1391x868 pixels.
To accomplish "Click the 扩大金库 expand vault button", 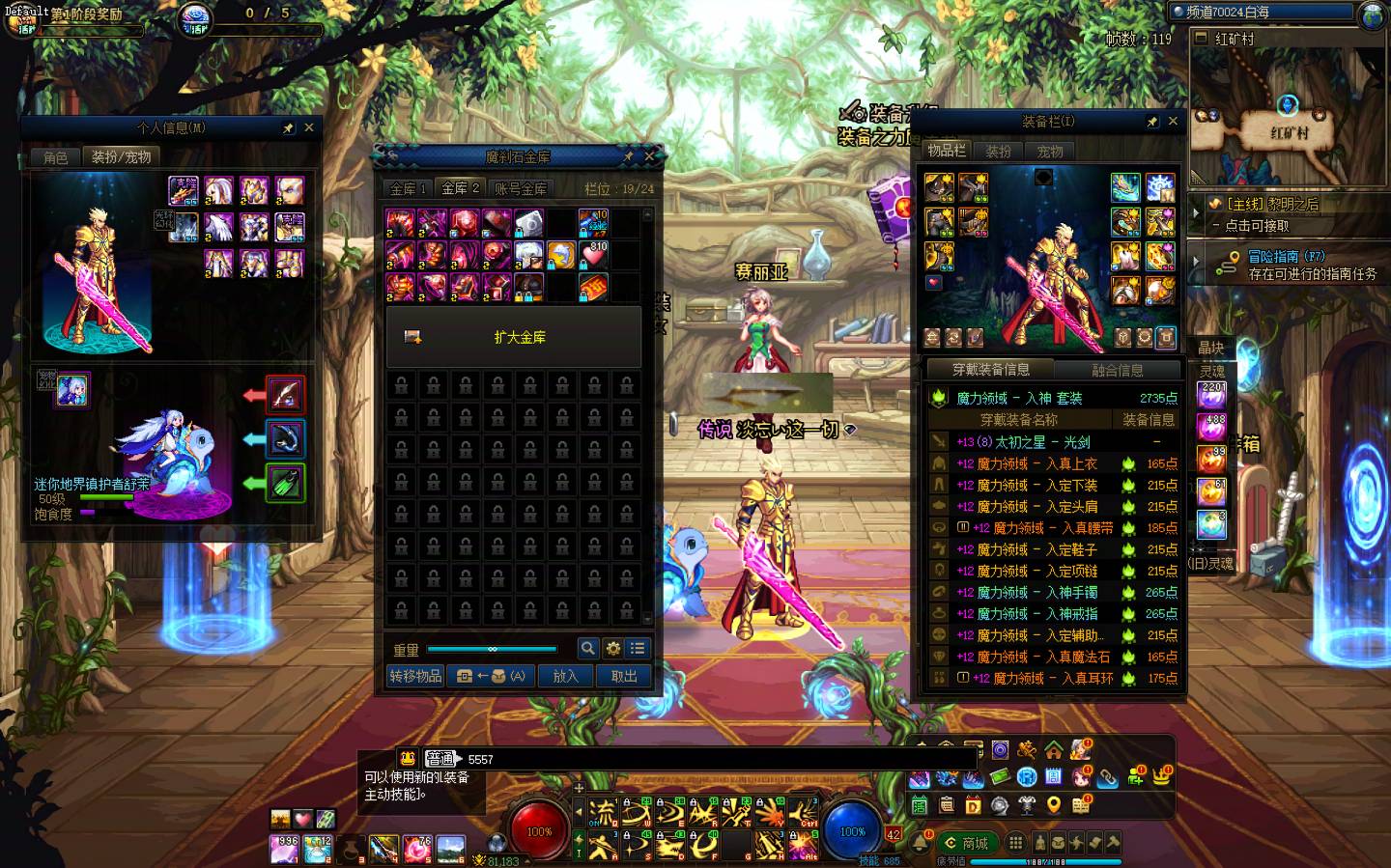I will tap(513, 337).
